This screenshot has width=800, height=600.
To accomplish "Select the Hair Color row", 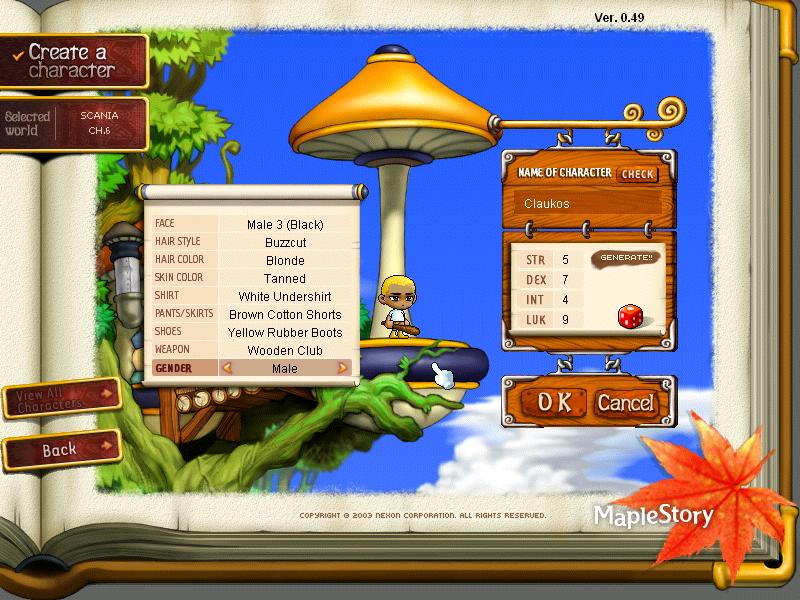I will [x=253, y=260].
